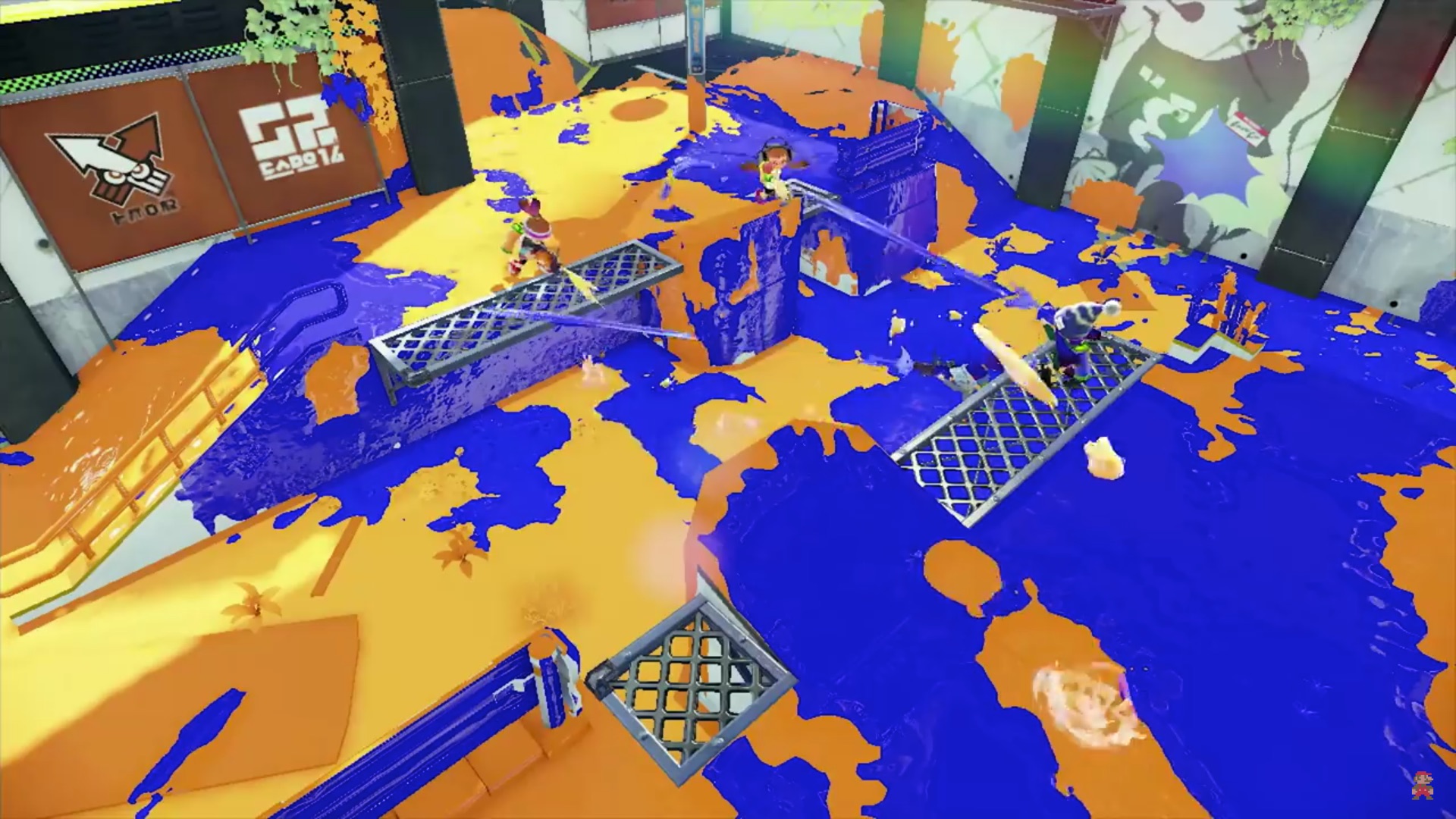Click the pixel Mario channel watermark
The width and height of the screenshot is (1456, 819).
pyautogui.click(x=1422, y=785)
